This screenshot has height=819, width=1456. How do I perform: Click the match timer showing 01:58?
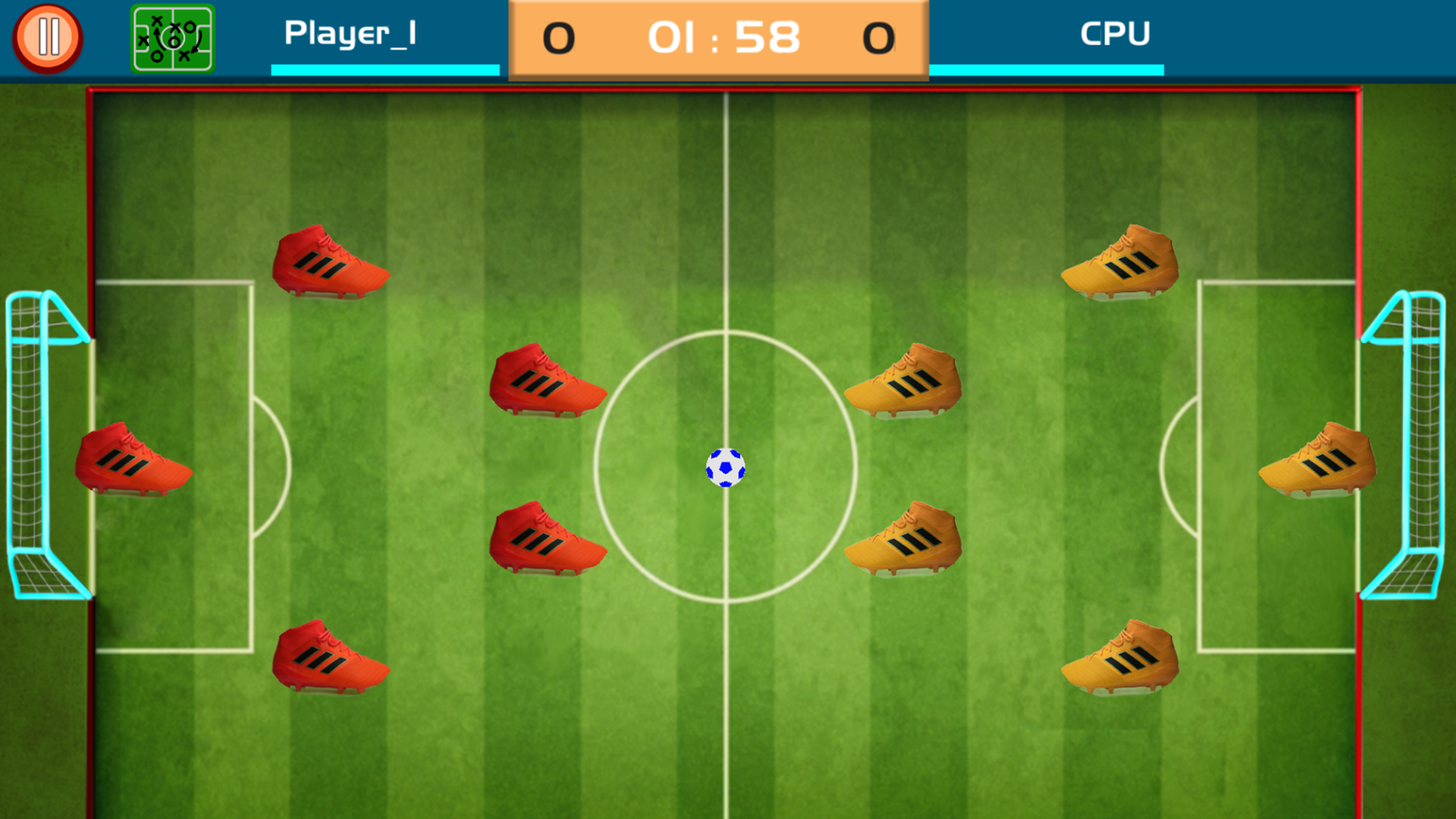tap(726, 36)
